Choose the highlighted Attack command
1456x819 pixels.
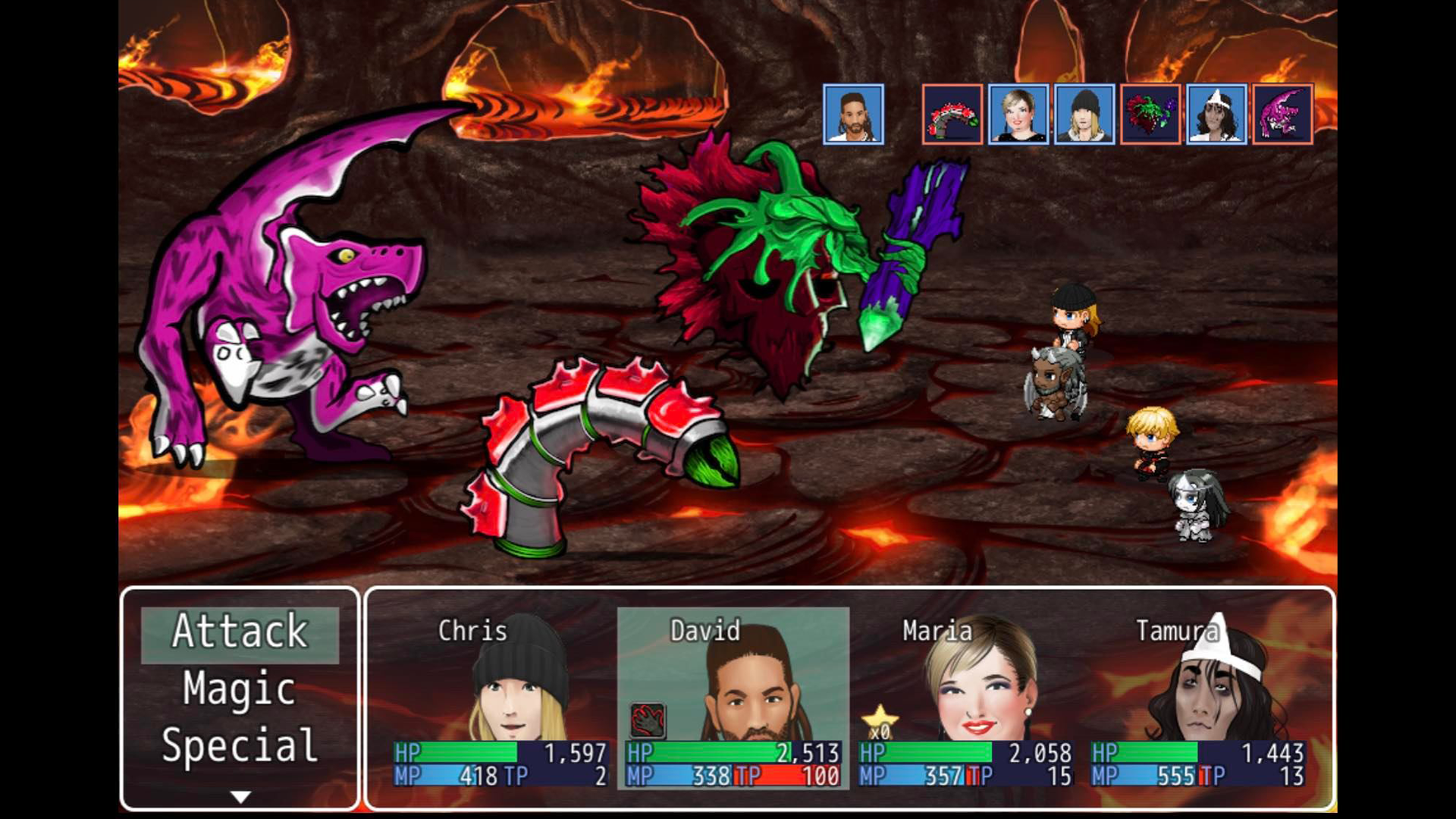tap(238, 632)
